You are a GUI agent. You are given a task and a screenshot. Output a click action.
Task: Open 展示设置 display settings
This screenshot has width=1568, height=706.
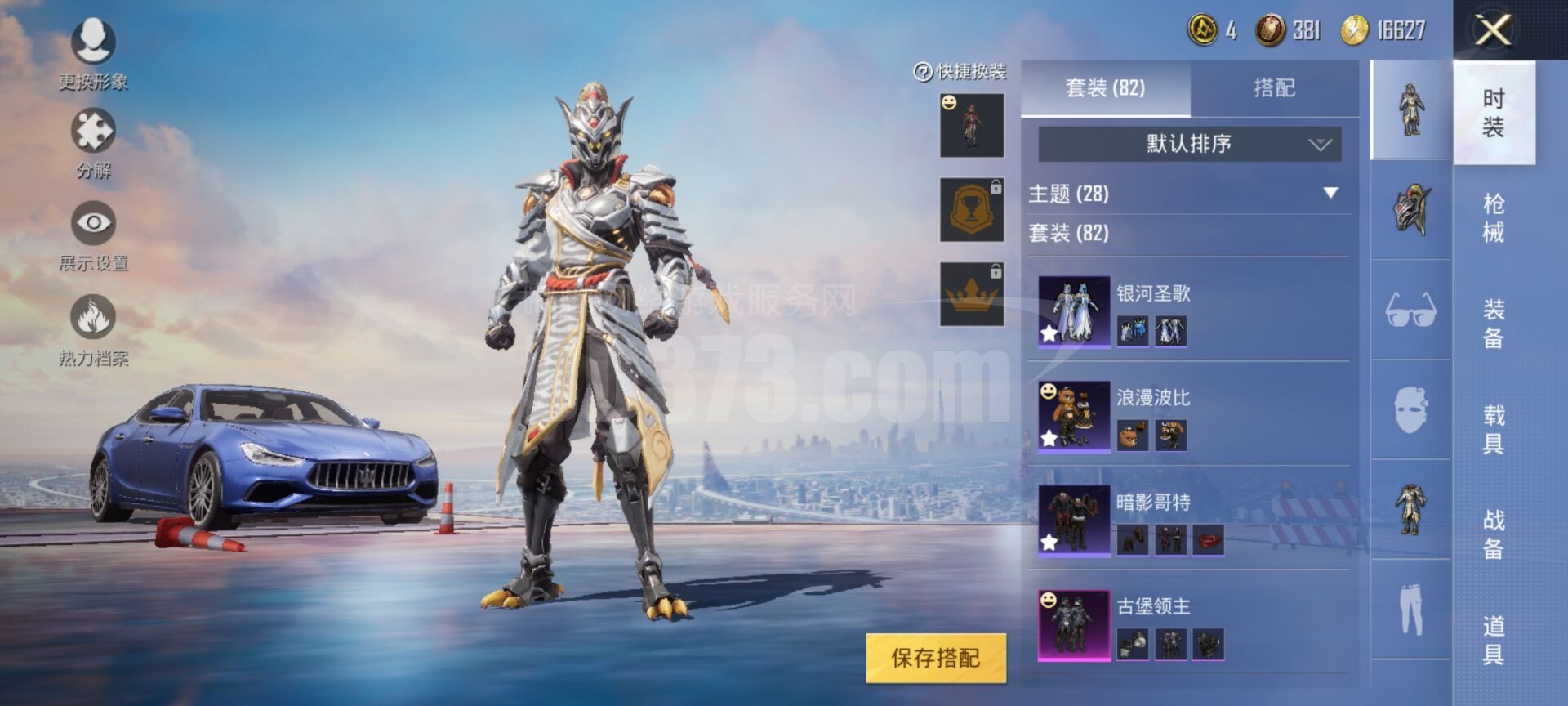click(93, 223)
